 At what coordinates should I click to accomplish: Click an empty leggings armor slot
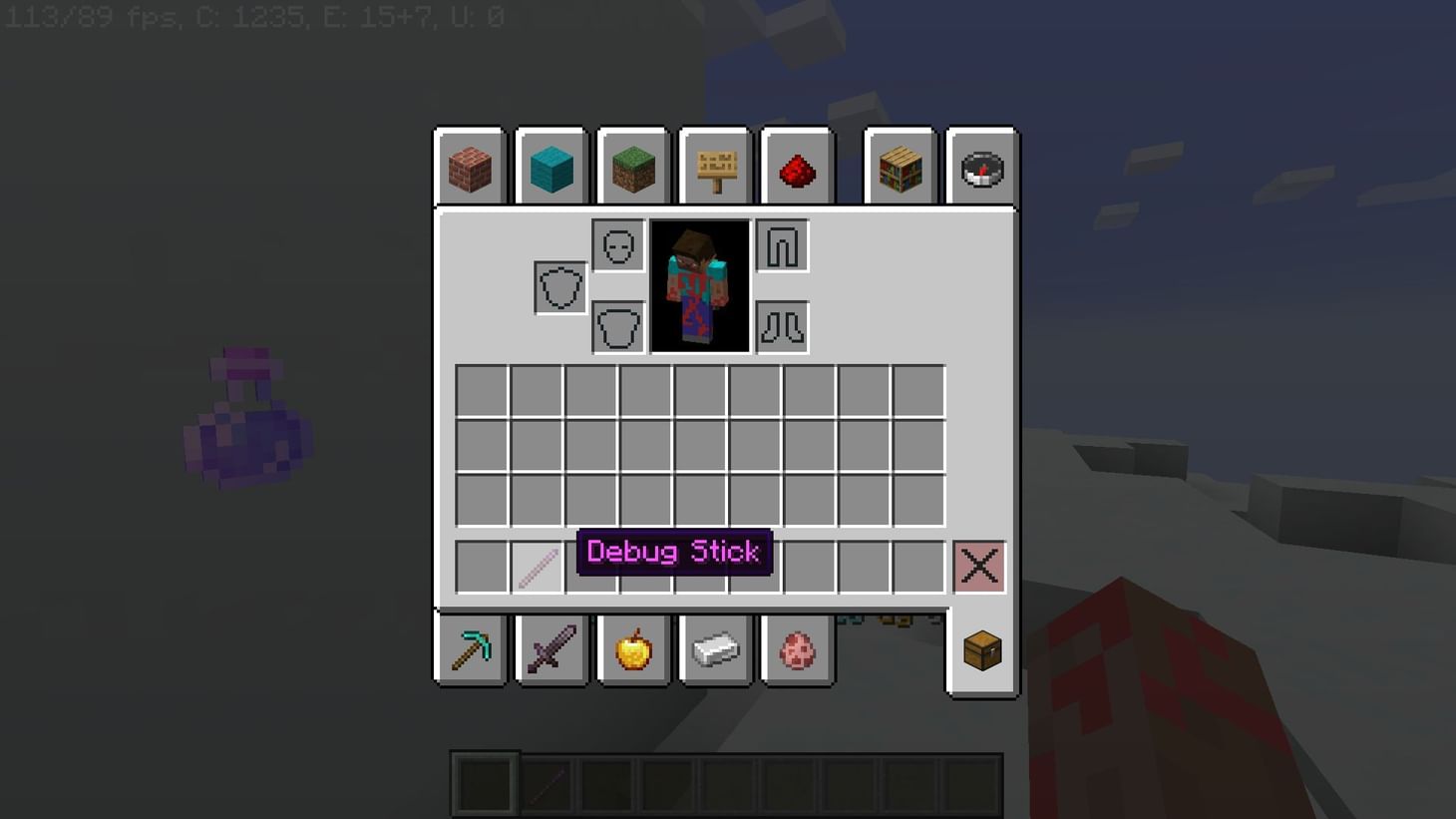pyautogui.click(x=781, y=245)
